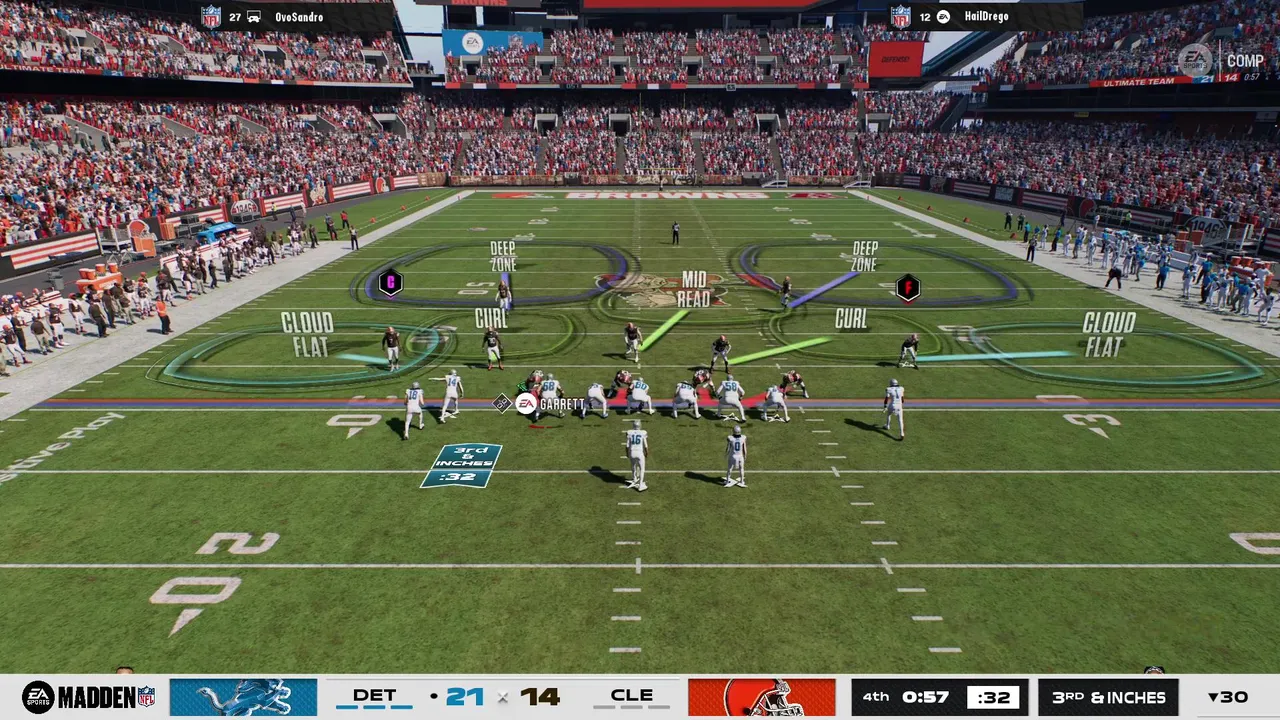Click the Detroit Lions logo on scoreboard
This screenshot has height=720, width=1280.
[x=243, y=697]
